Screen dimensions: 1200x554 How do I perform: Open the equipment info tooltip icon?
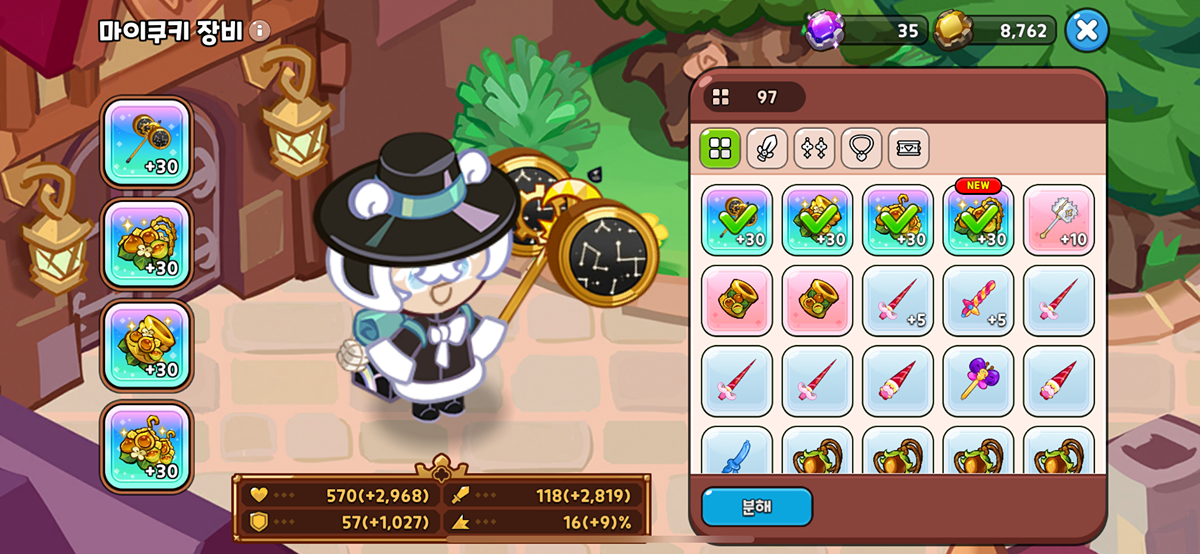[x=259, y=31]
